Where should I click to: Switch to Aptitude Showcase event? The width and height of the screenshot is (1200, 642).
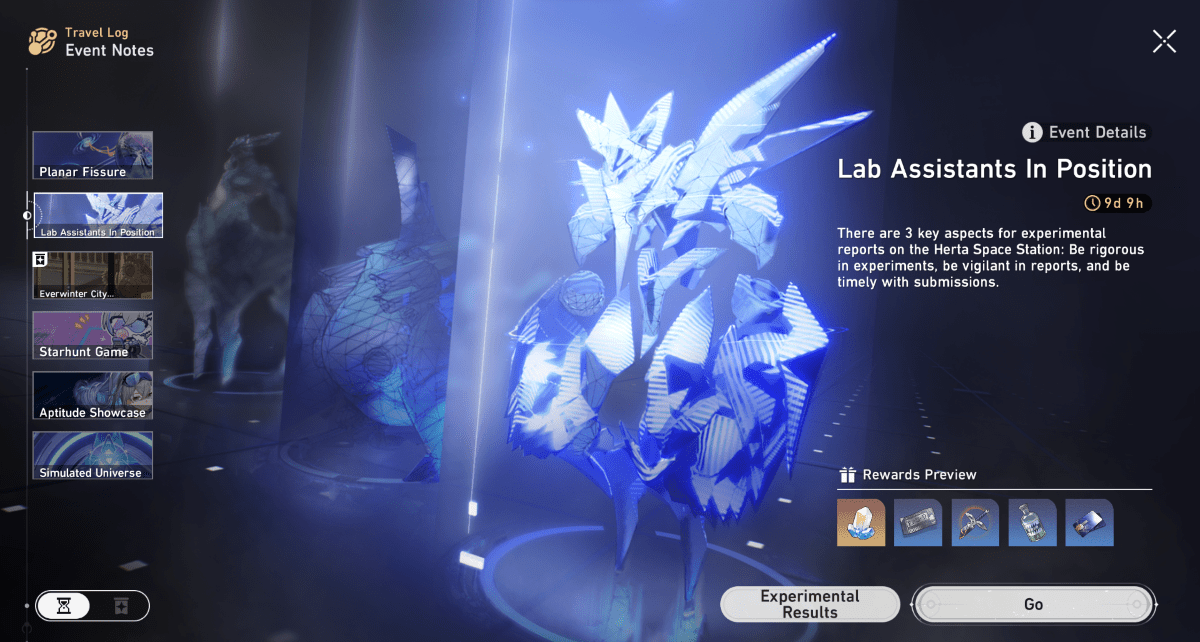click(93, 396)
